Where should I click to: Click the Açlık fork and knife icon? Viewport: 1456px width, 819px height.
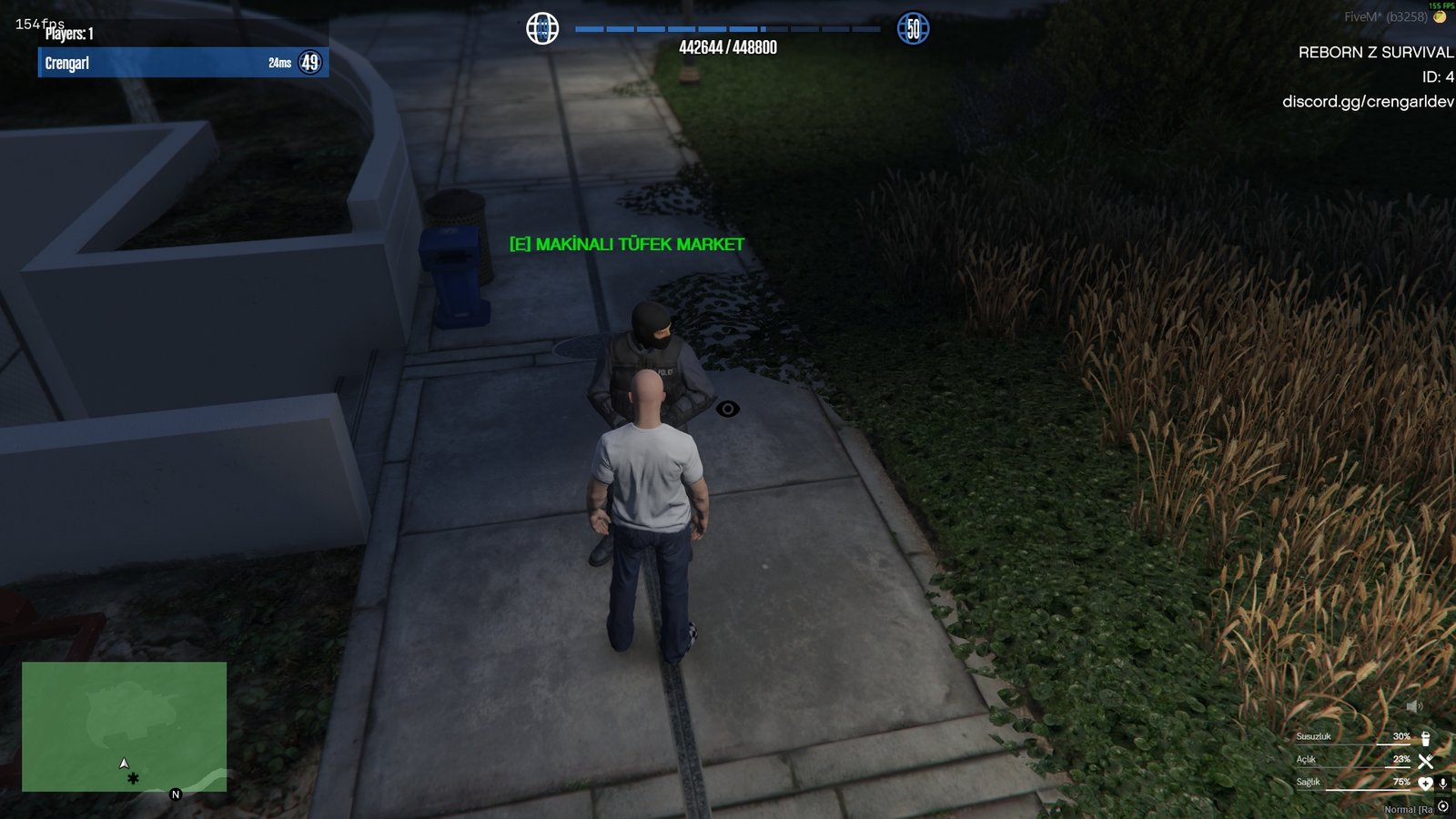click(1426, 762)
